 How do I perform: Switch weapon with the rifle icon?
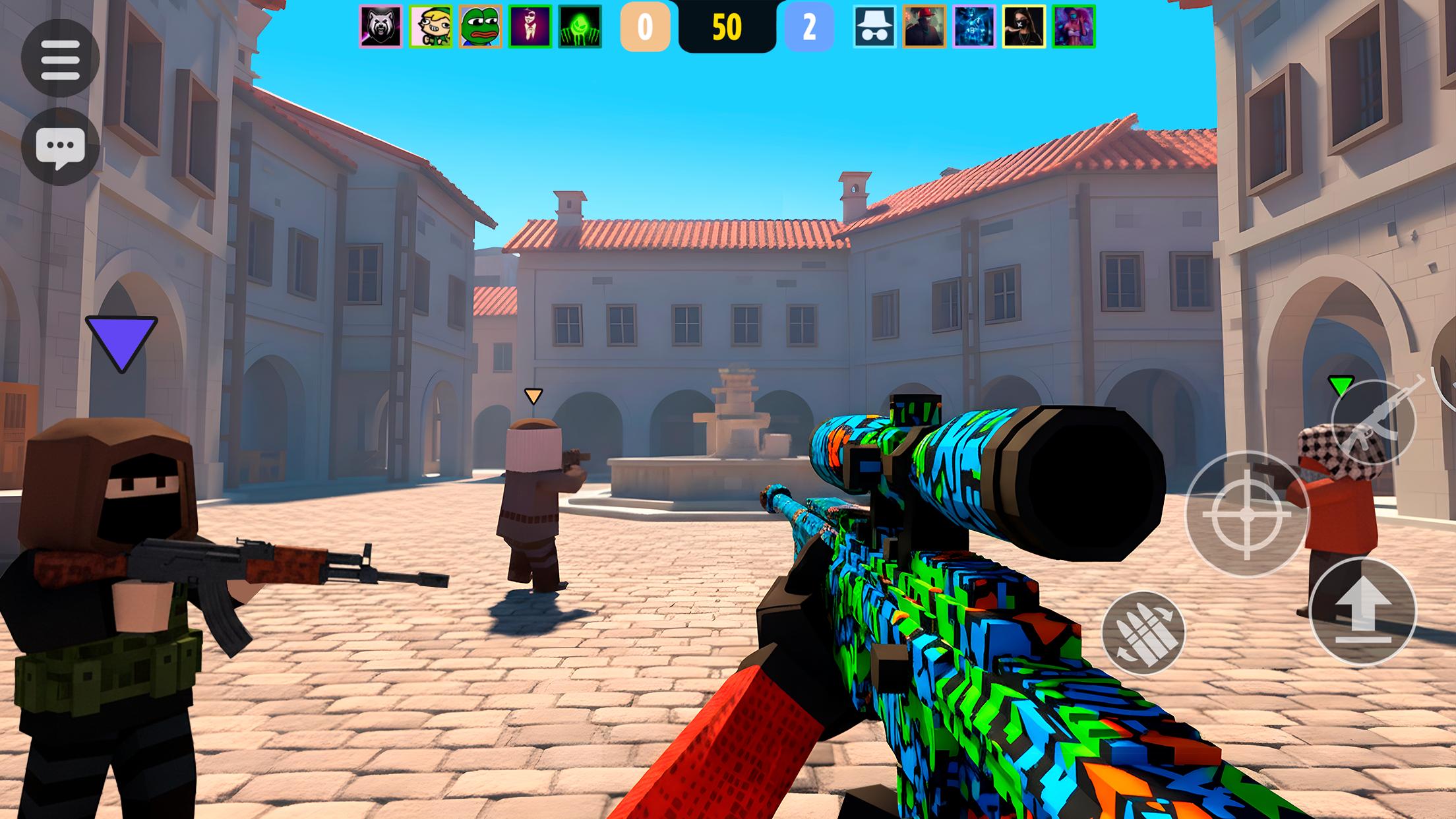[1373, 423]
